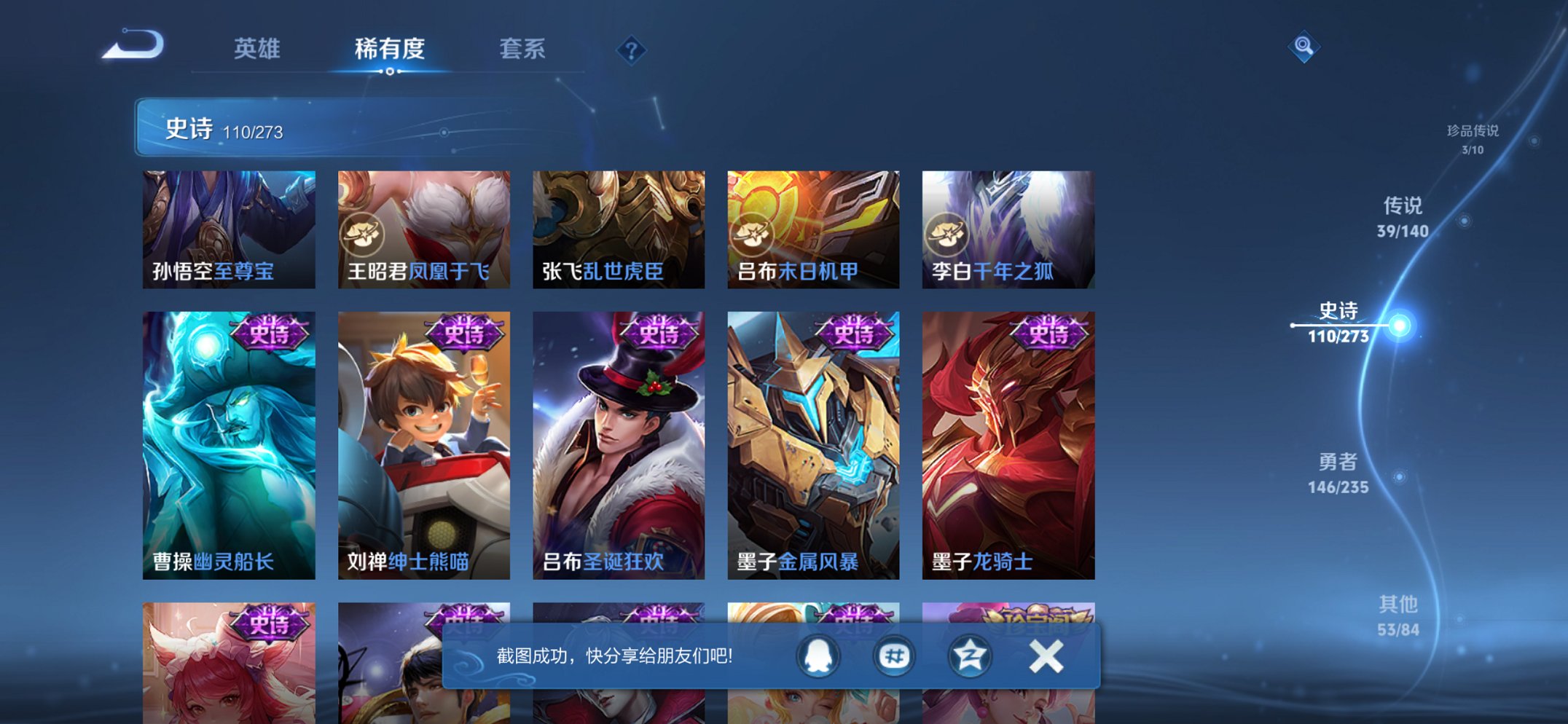Switch to the 套系 tab
Viewport: 1568px width, 724px height.
tap(522, 48)
